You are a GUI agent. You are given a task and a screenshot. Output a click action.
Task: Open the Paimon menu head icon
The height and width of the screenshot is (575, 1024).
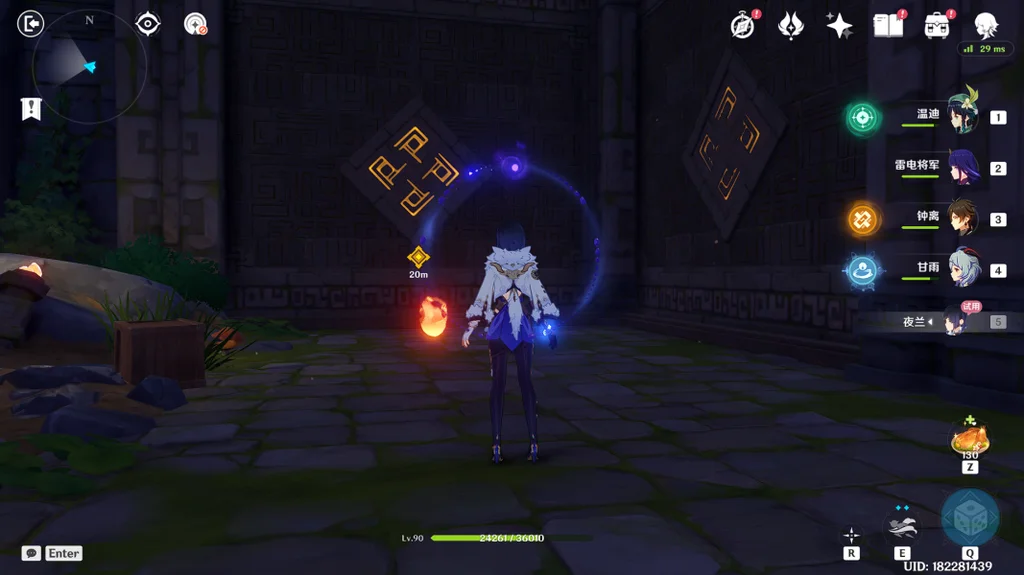tap(986, 25)
